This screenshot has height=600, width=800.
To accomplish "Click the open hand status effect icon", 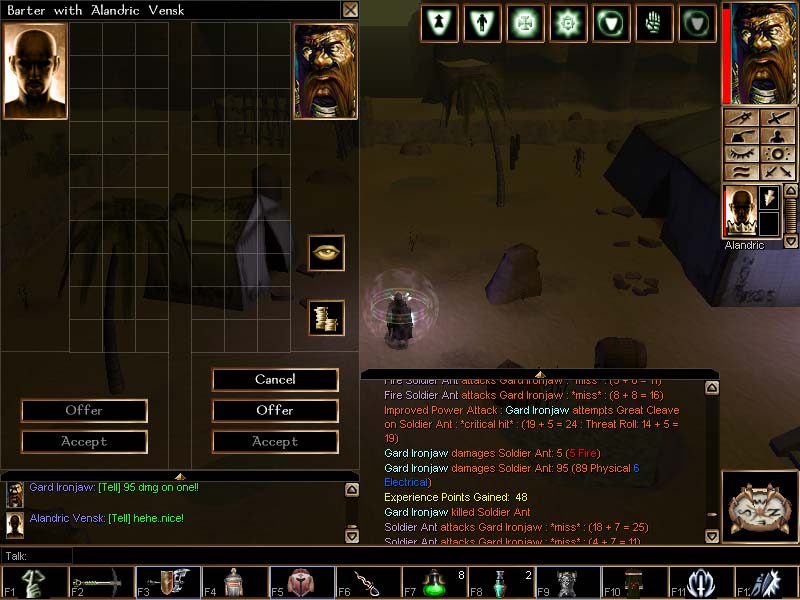I will point(654,23).
